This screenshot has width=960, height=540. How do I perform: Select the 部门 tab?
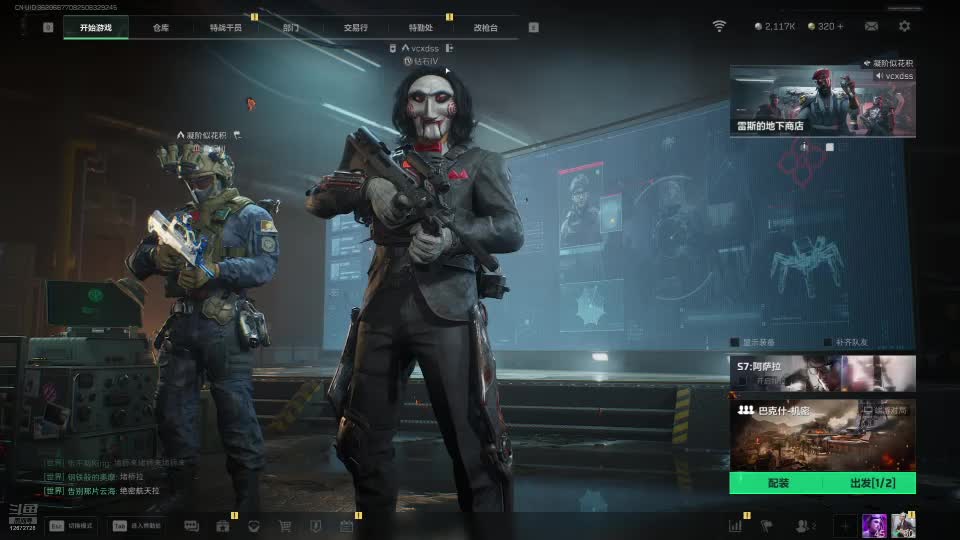[290, 28]
